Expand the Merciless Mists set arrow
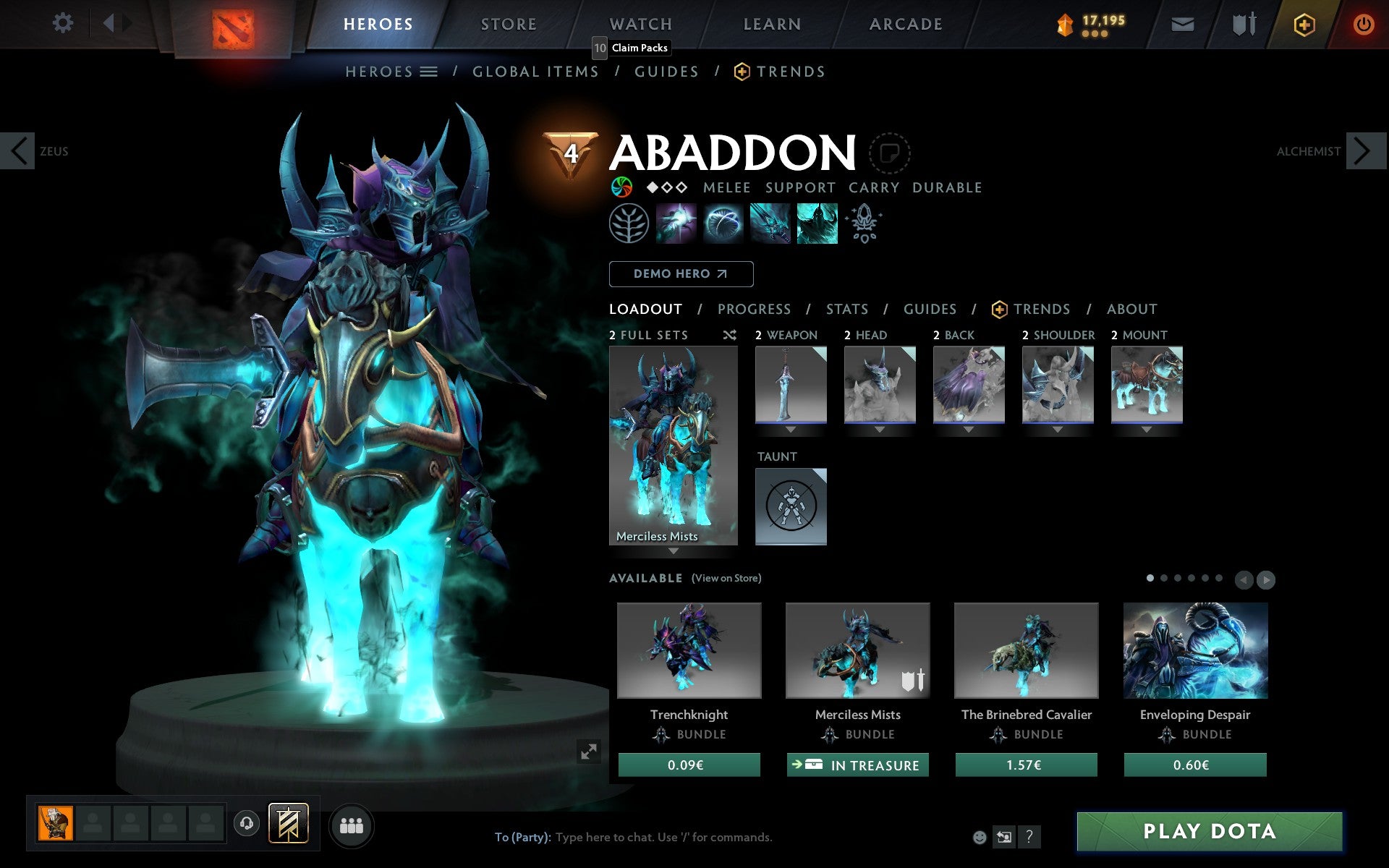The height and width of the screenshot is (868, 1389). pyautogui.click(x=673, y=550)
